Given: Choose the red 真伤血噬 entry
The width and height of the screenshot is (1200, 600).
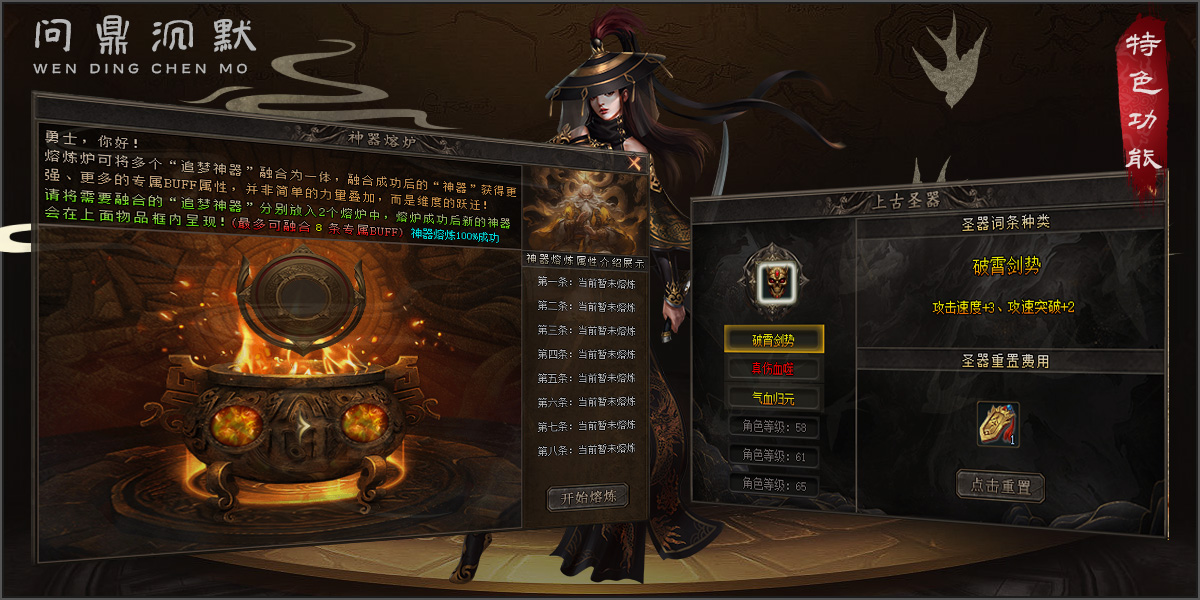Looking at the screenshot, I should coord(774,369).
